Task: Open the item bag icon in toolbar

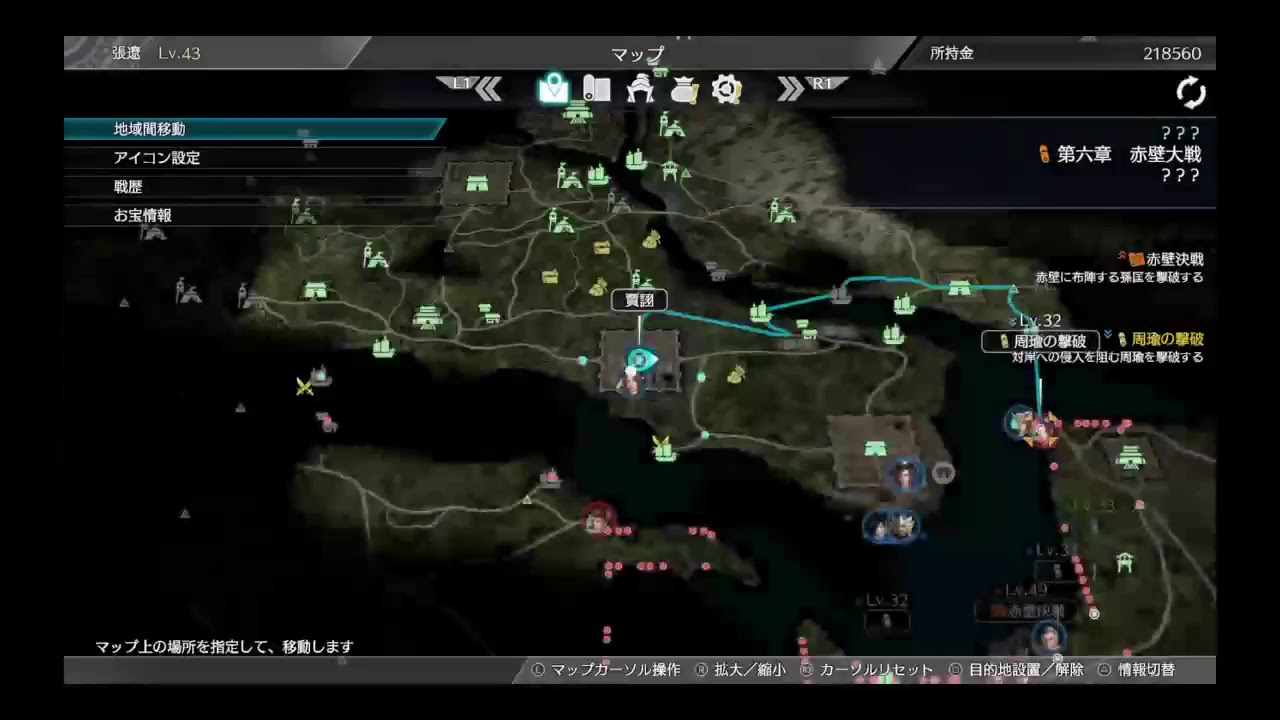Action: [683, 90]
